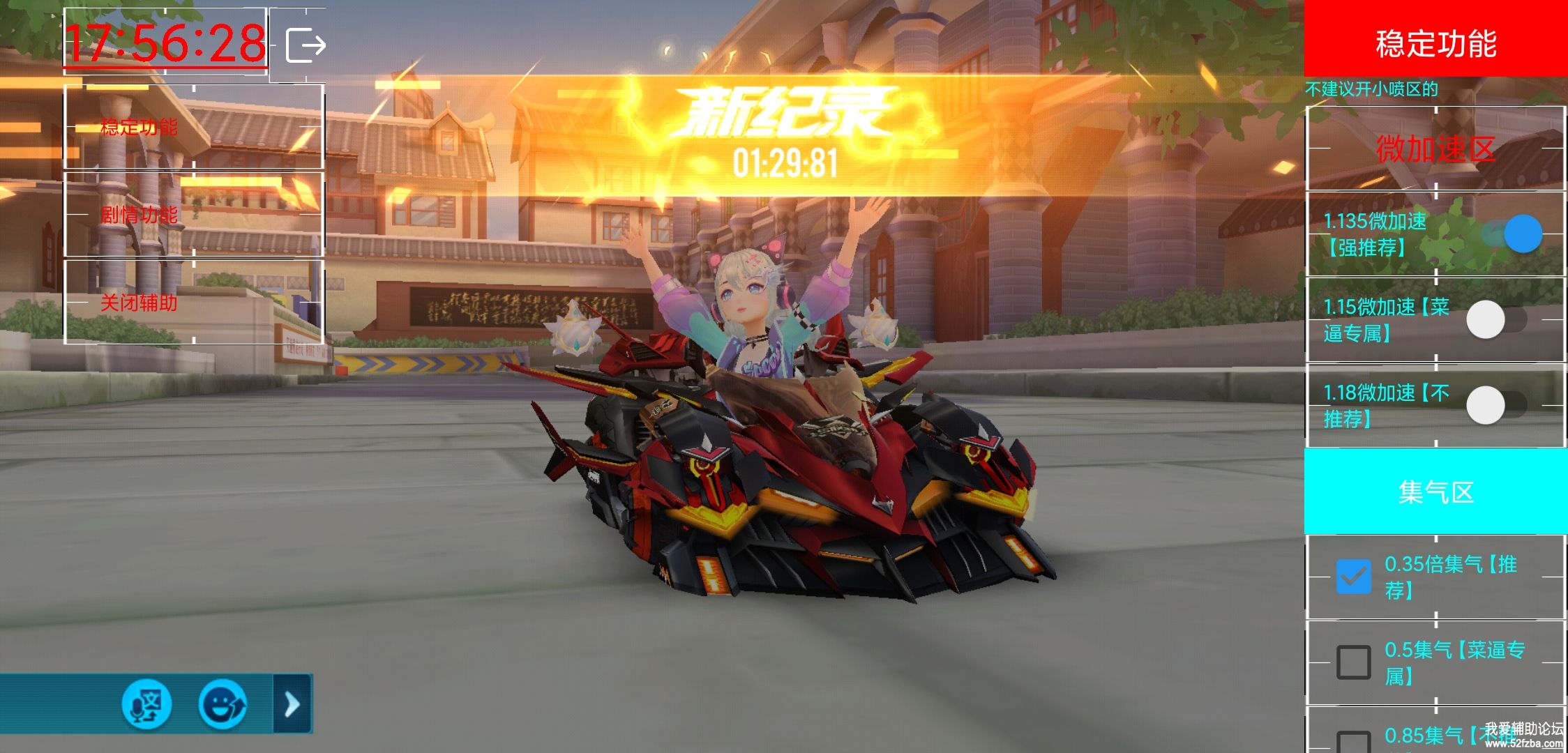Click the 微加速区 section label

click(x=1435, y=149)
